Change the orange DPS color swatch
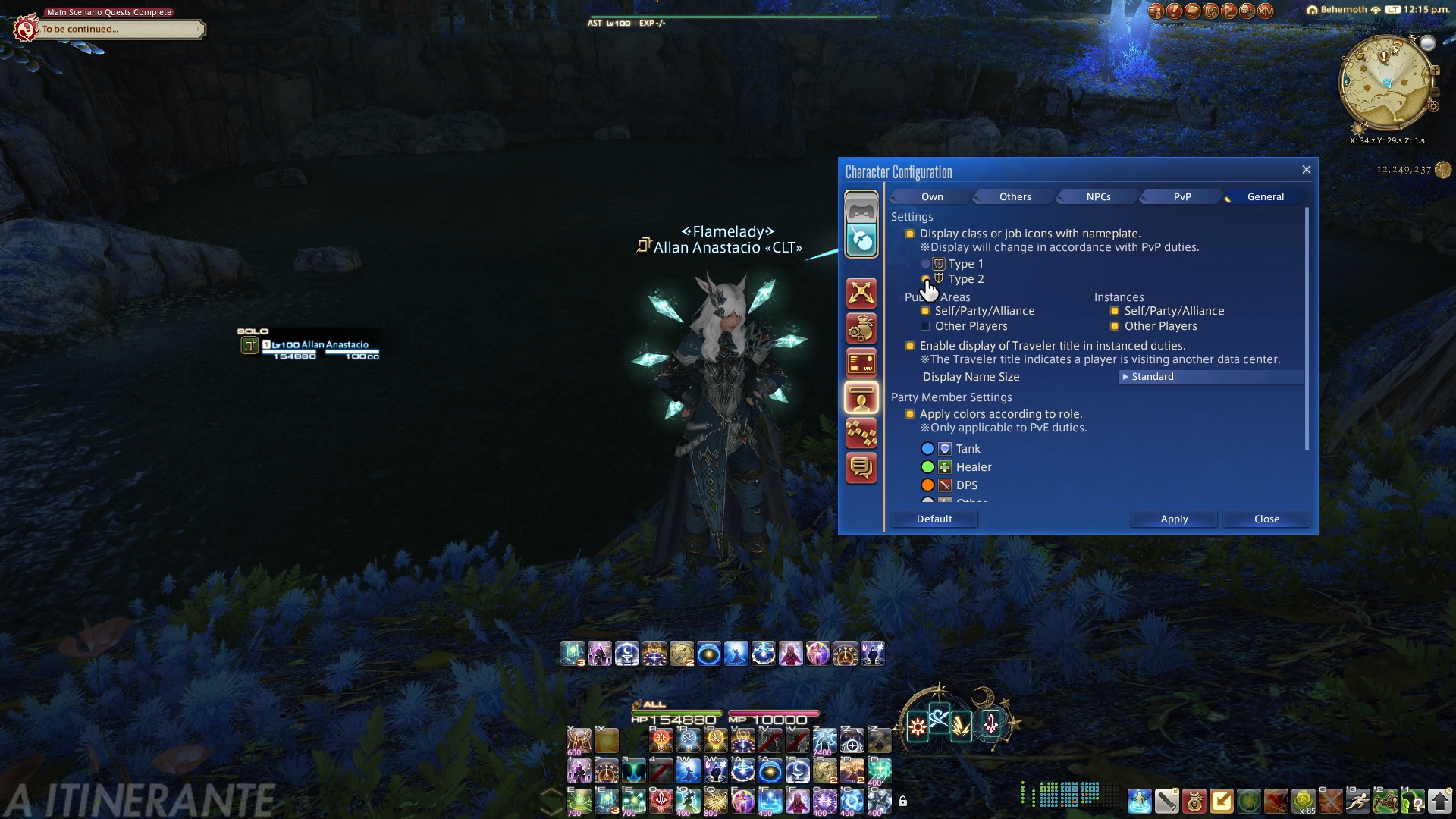The image size is (1456, 819). [x=927, y=485]
